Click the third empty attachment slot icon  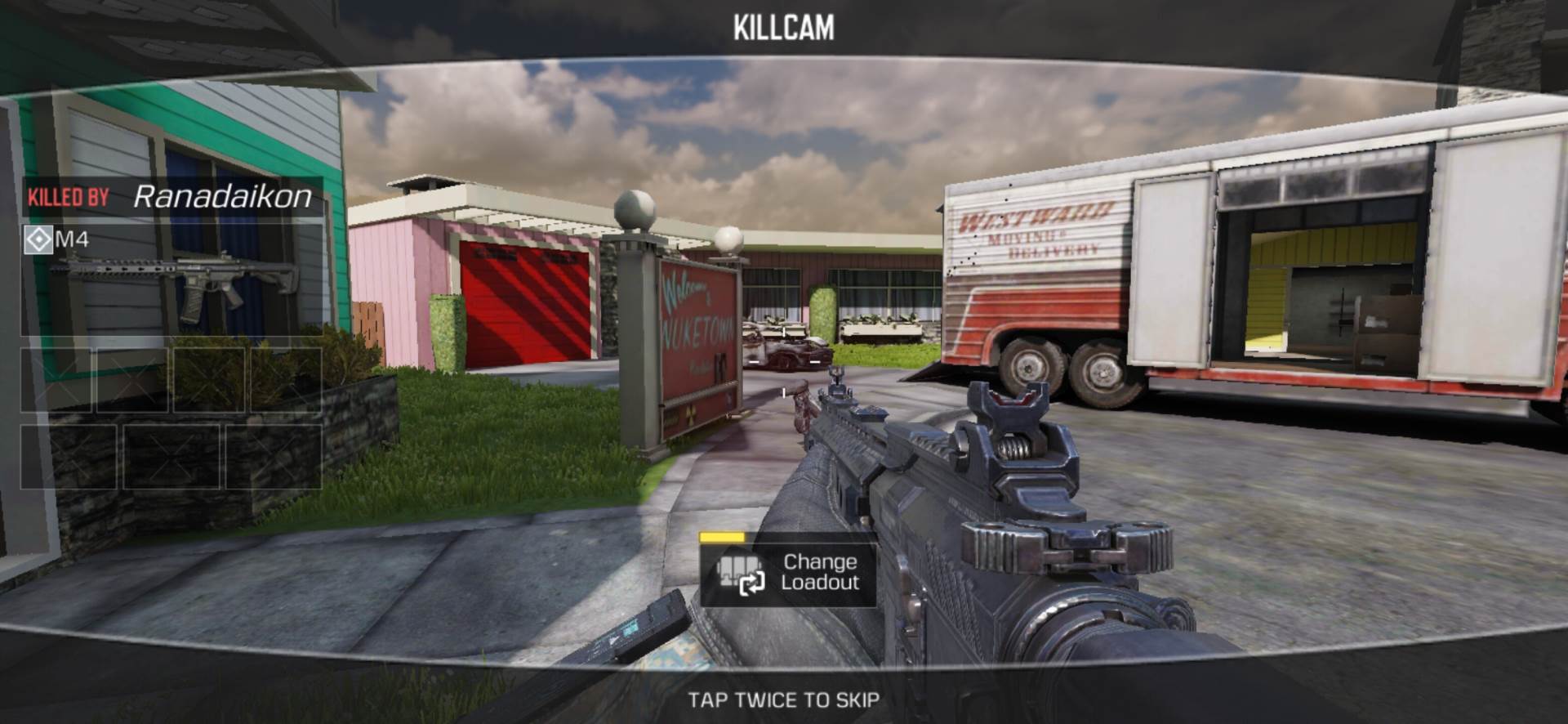(208, 378)
